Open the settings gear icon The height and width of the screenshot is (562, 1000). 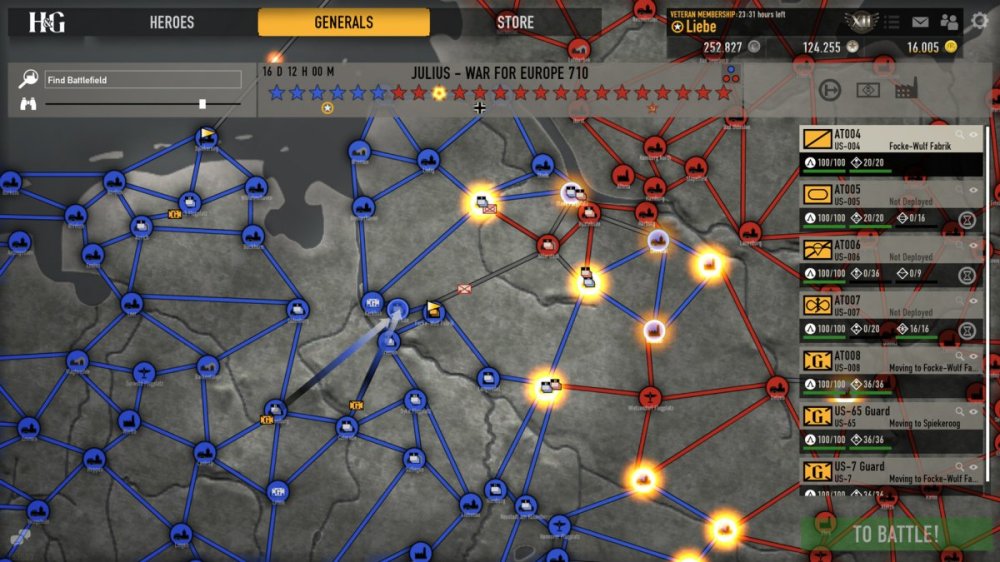[980, 21]
